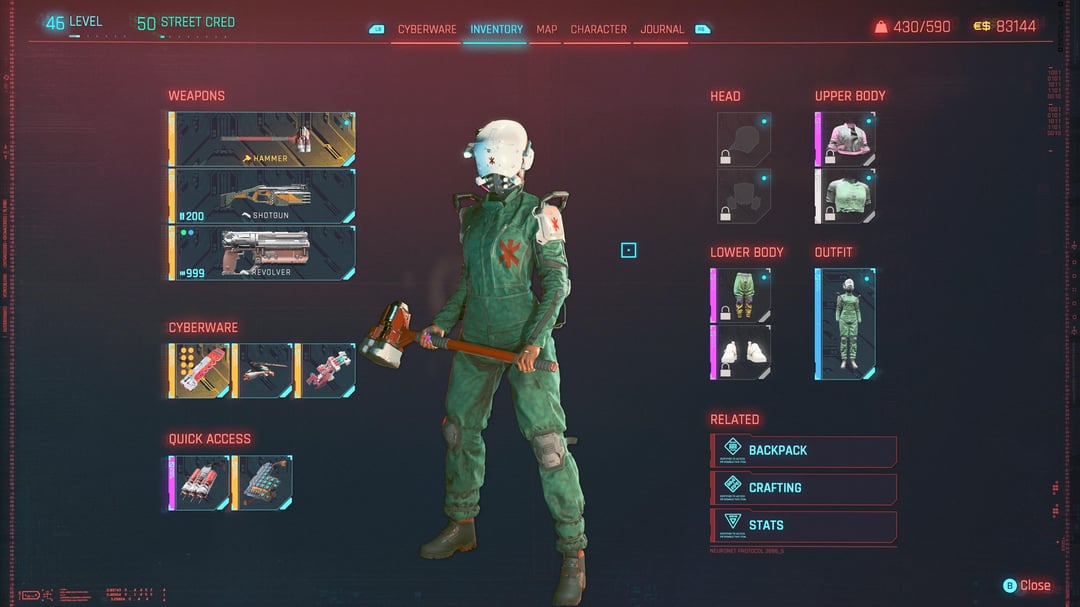Switch to the Inventory tab
Screen dimensions: 1080x607
pyautogui.click(x=496, y=29)
